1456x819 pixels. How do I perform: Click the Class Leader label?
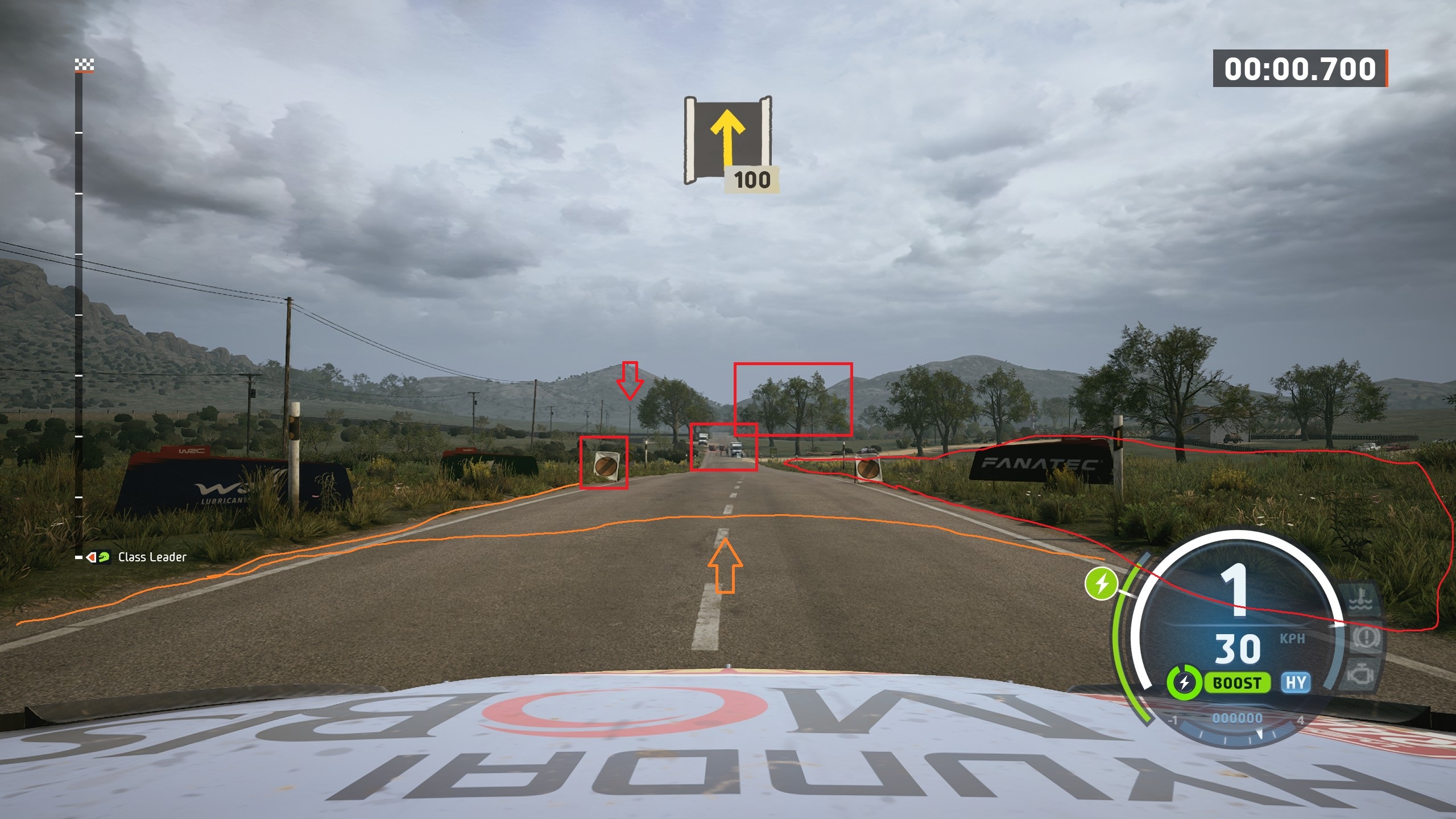tap(152, 558)
